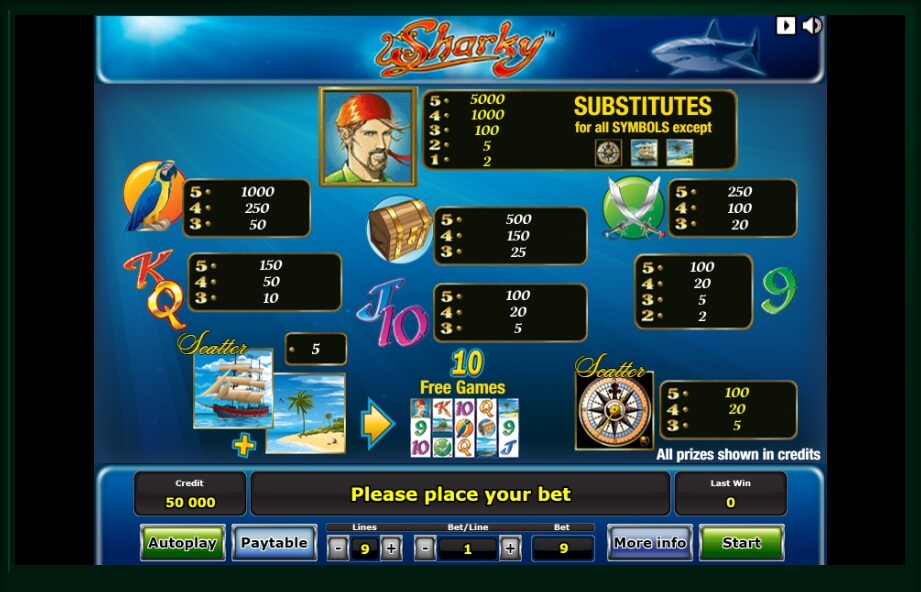Activate Autoplay mode
The width and height of the screenshot is (921, 592).
(x=182, y=543)
